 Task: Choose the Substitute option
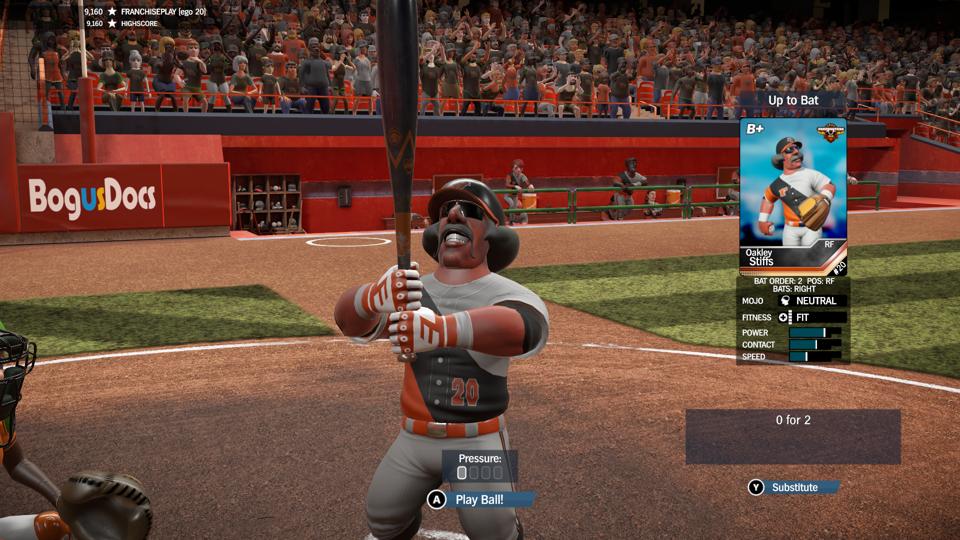(x=794, y=487)
